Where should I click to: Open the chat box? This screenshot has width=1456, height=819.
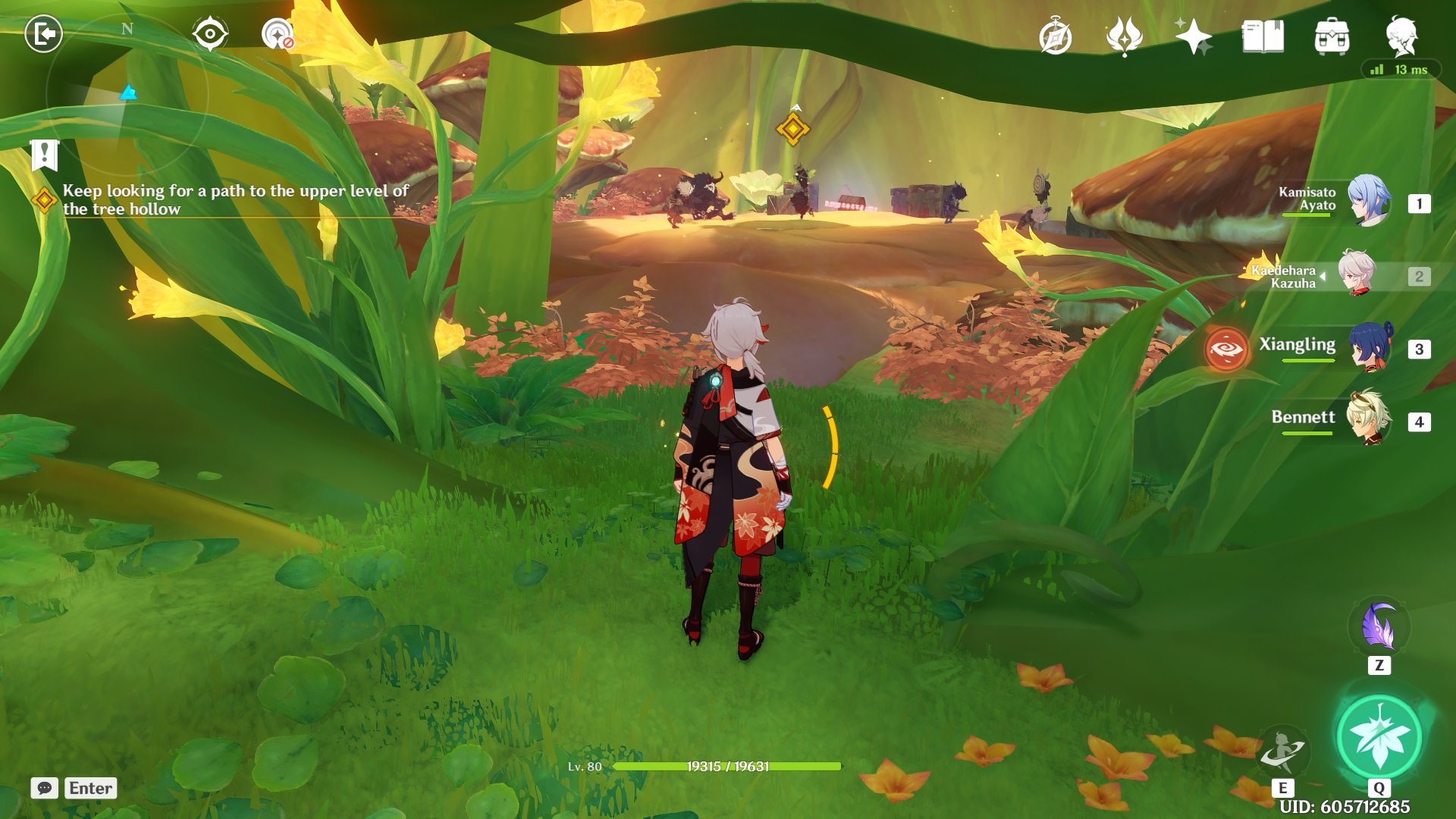point(45,788)
